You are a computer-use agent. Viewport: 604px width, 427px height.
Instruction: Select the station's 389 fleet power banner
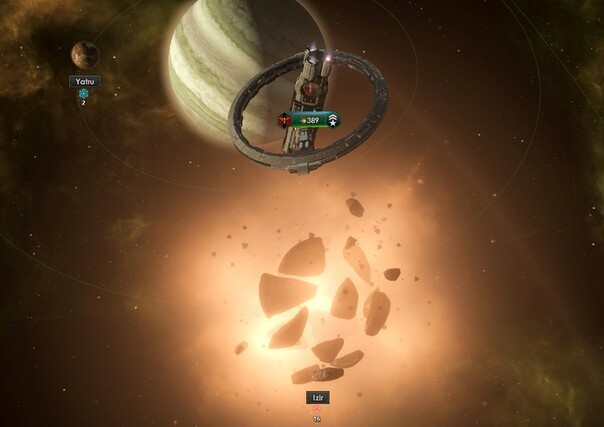[x=310, y=120]
